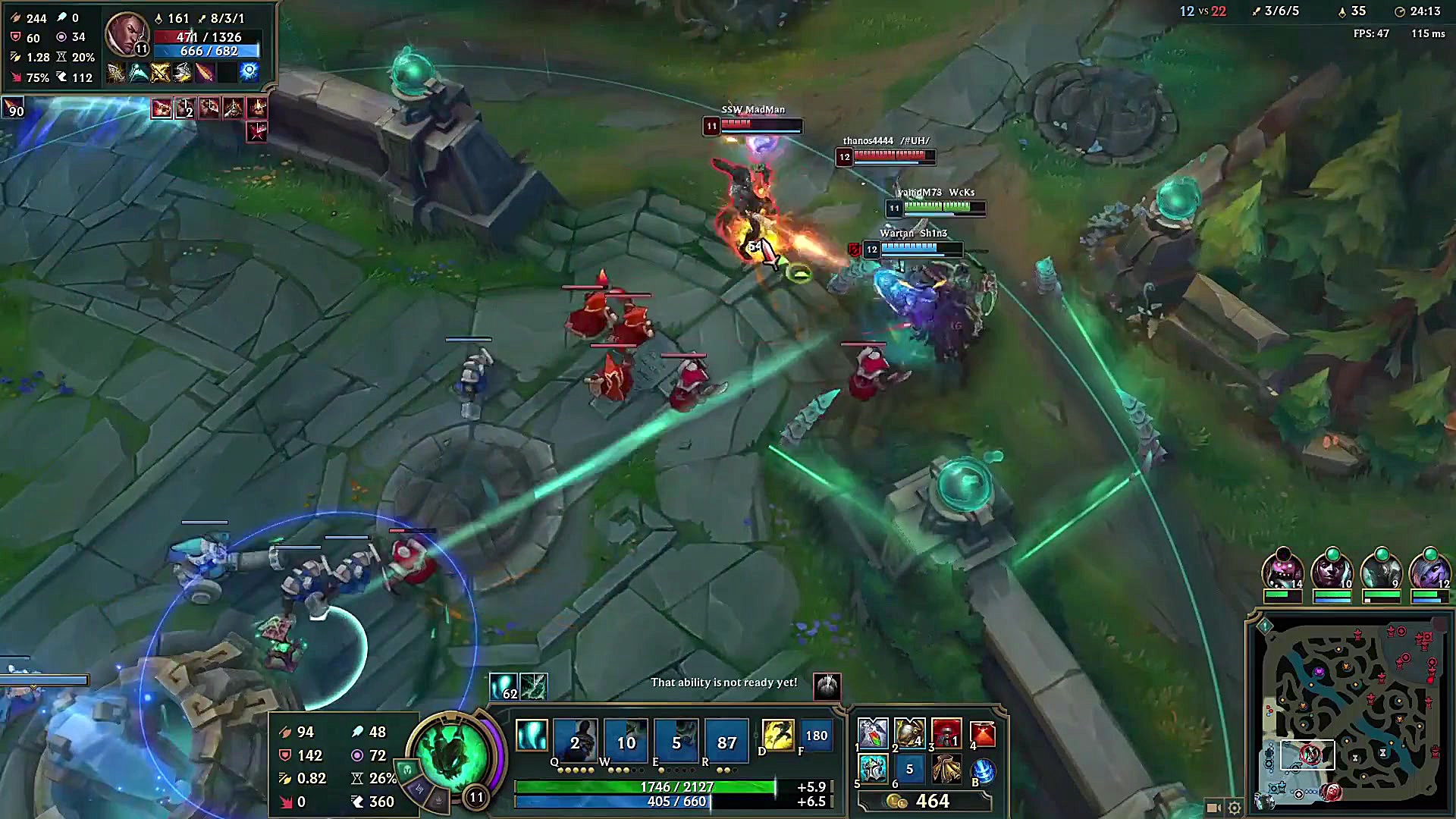The image size is (1456, 819).
Task: Activate the item in slot 2 with 4 charges
Action: tap(909, 733)
